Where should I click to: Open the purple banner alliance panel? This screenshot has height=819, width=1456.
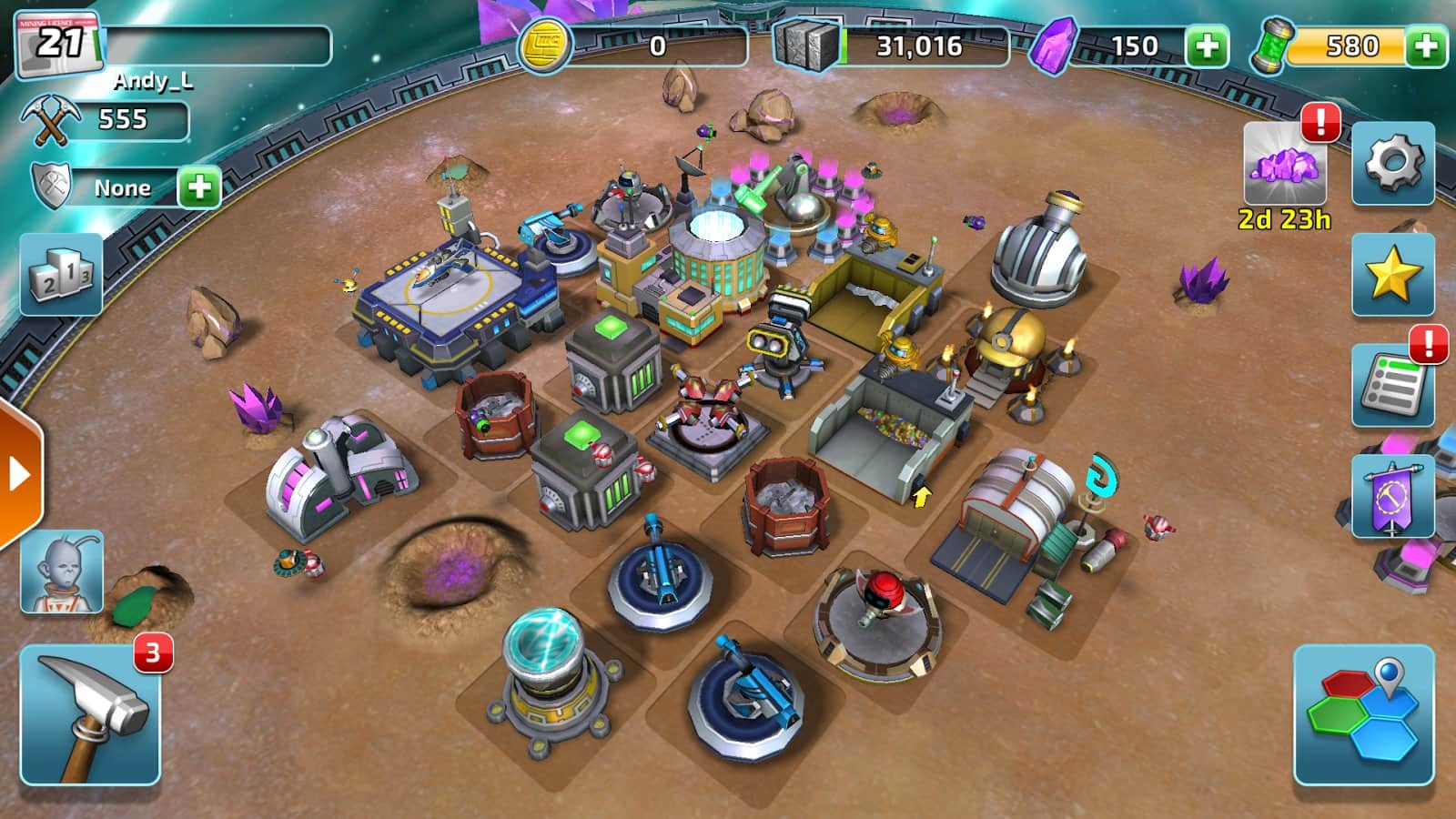[x=1392, y=497]
